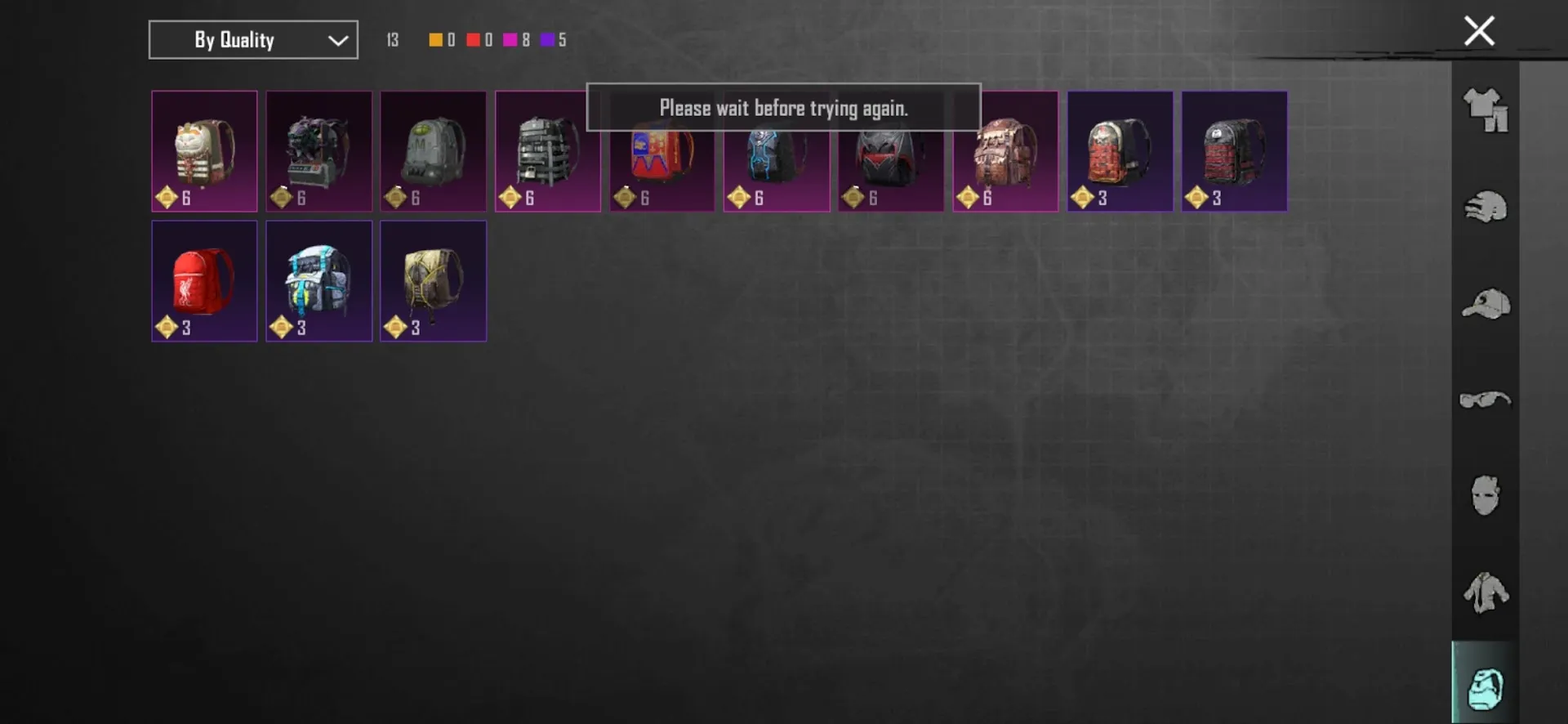Select the hairstyle category icon
The width and height of the screenshot is (1568, 724).
pos(1485,207)
